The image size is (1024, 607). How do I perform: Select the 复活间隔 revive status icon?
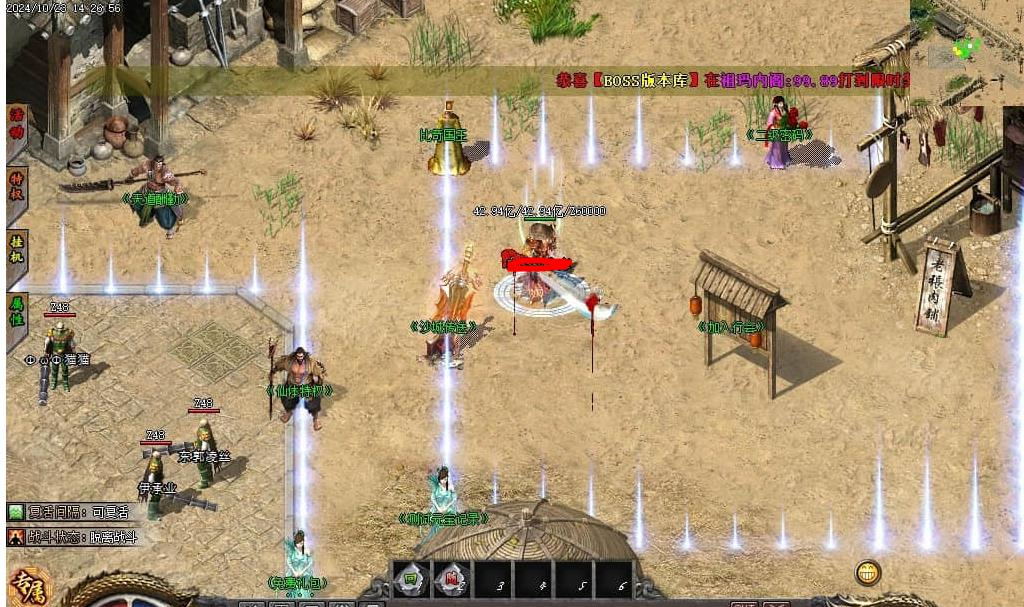tap(15, 512)
